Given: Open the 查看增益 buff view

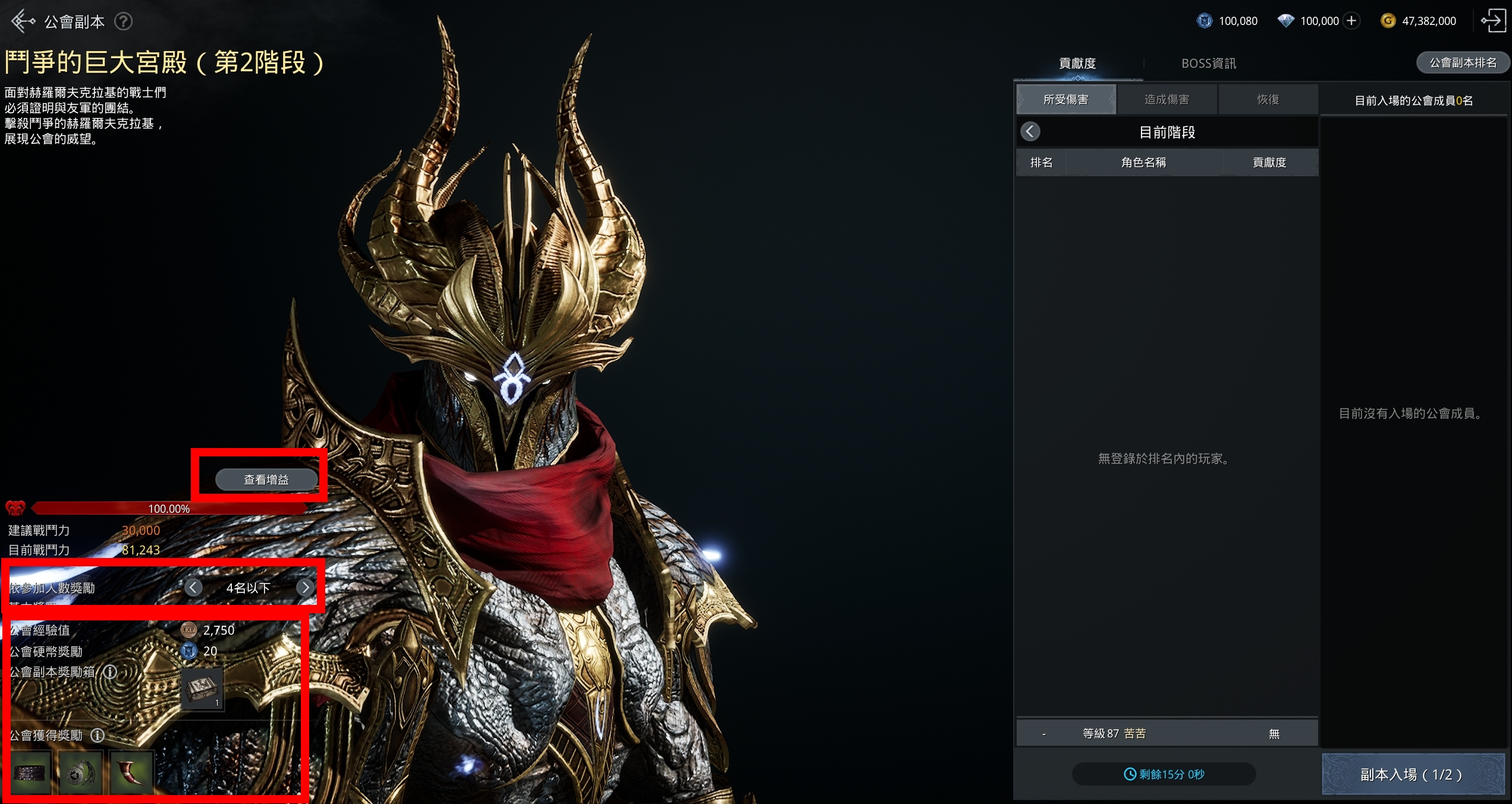Looking at the screenshot, I should pos(266,480).
